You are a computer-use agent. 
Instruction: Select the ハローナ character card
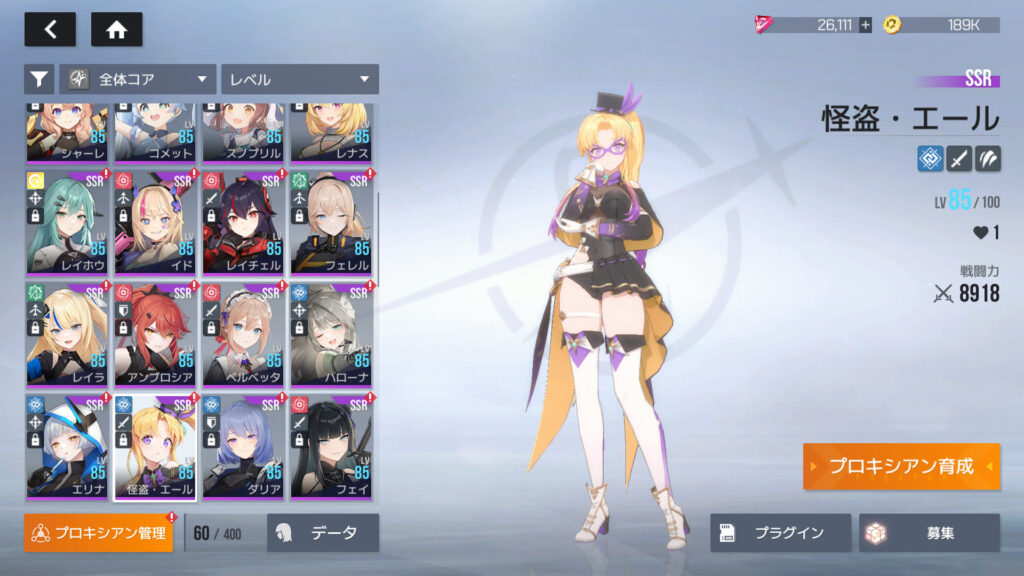click(x=331, y=334)
